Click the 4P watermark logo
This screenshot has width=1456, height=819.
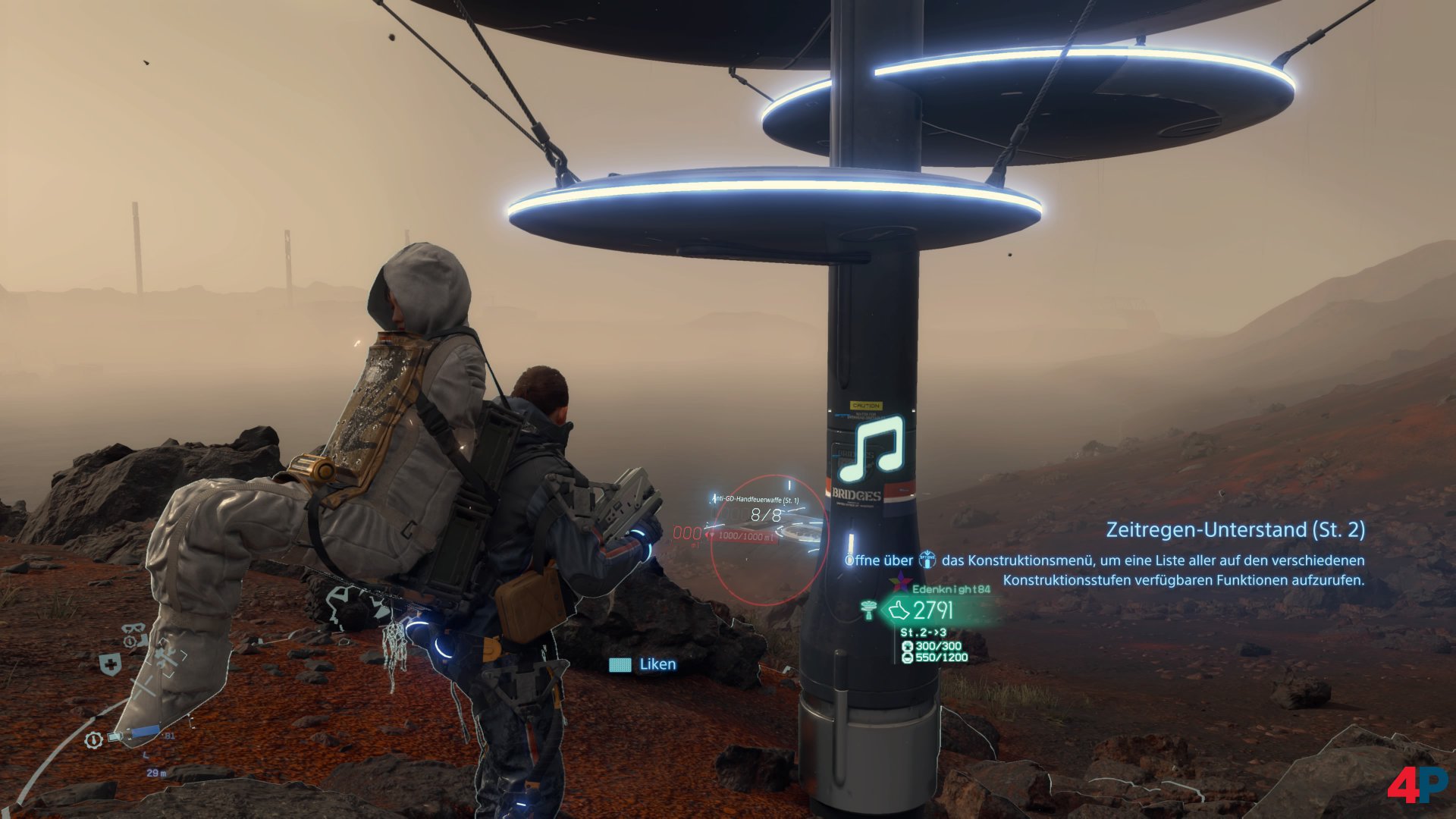click(x=1416, y=786)
